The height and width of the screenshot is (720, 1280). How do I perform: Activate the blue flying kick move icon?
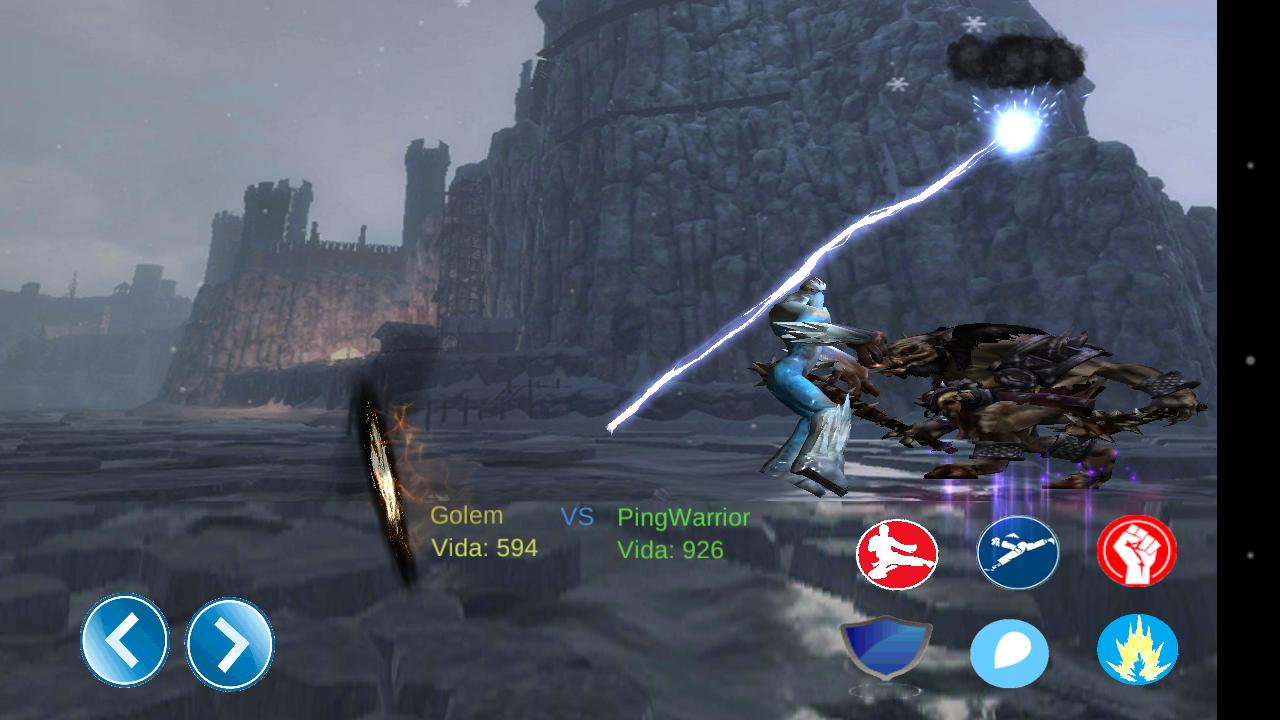pos(1017,550)
